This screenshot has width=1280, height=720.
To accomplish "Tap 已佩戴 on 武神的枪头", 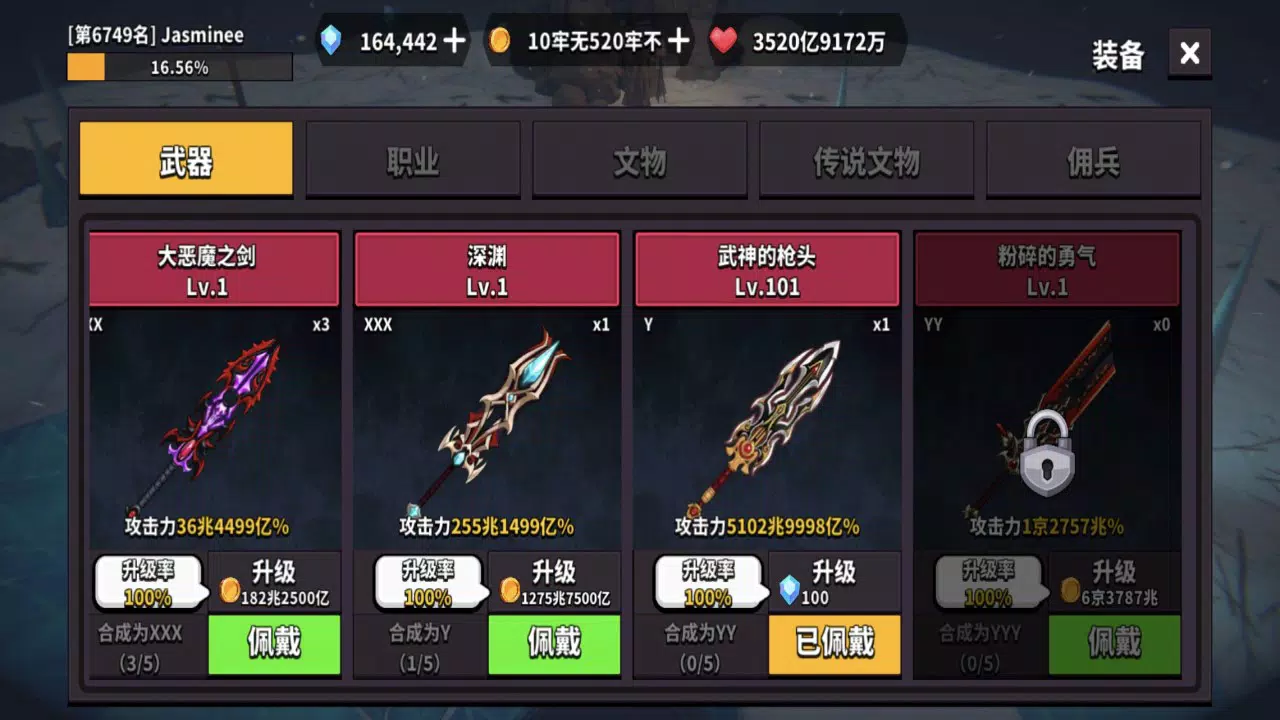I will [x=834, y=645].
